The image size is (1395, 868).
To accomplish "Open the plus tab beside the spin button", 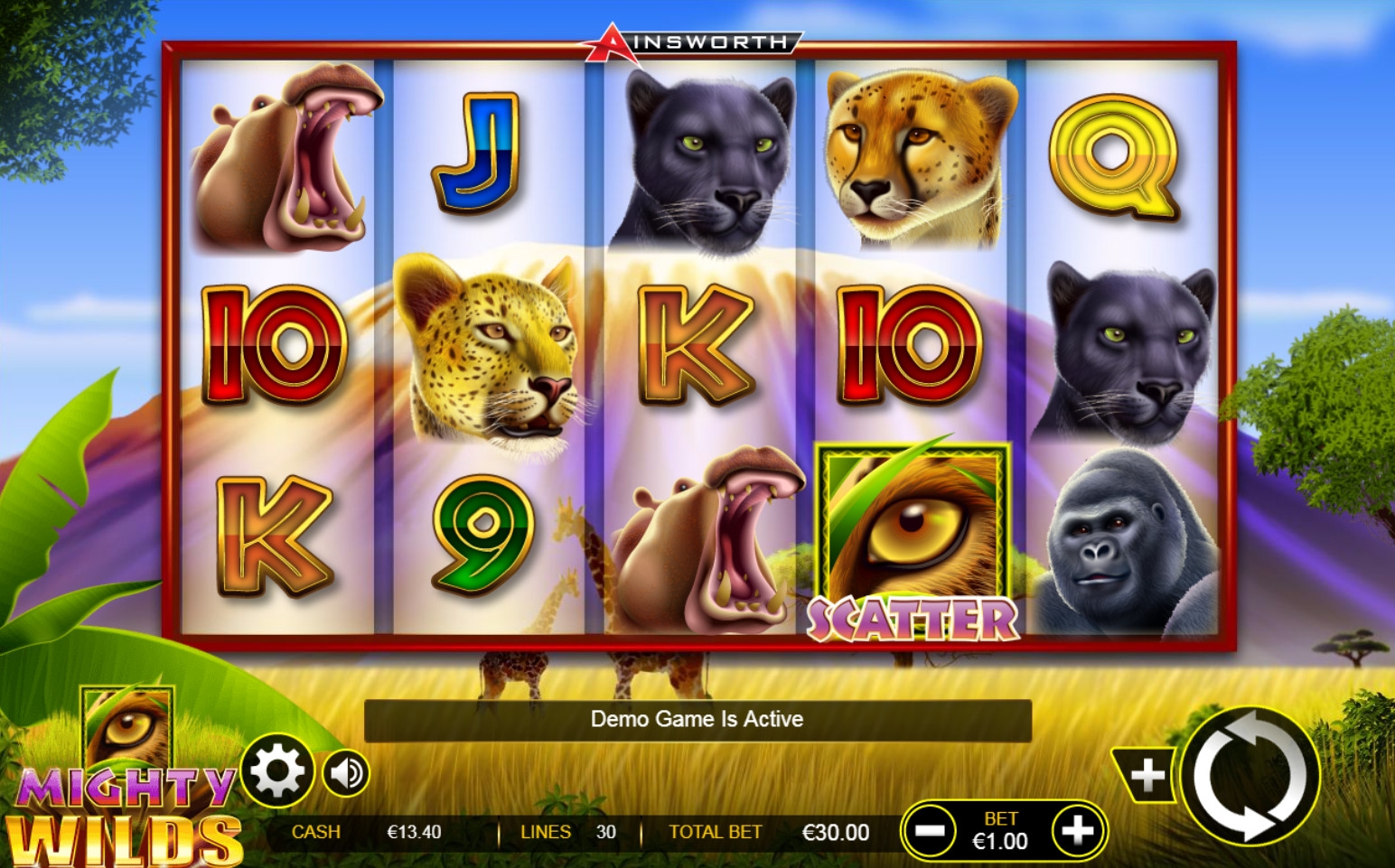I will 1147,775.
